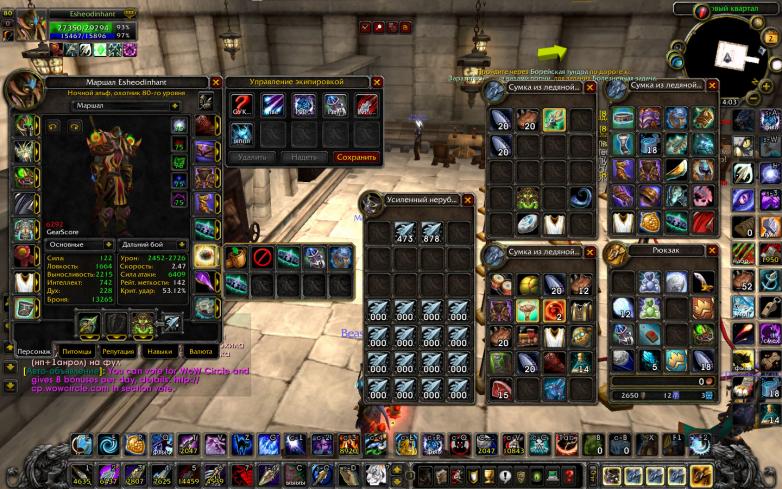Open the Основные stats dropdown

tap(106, 244)
